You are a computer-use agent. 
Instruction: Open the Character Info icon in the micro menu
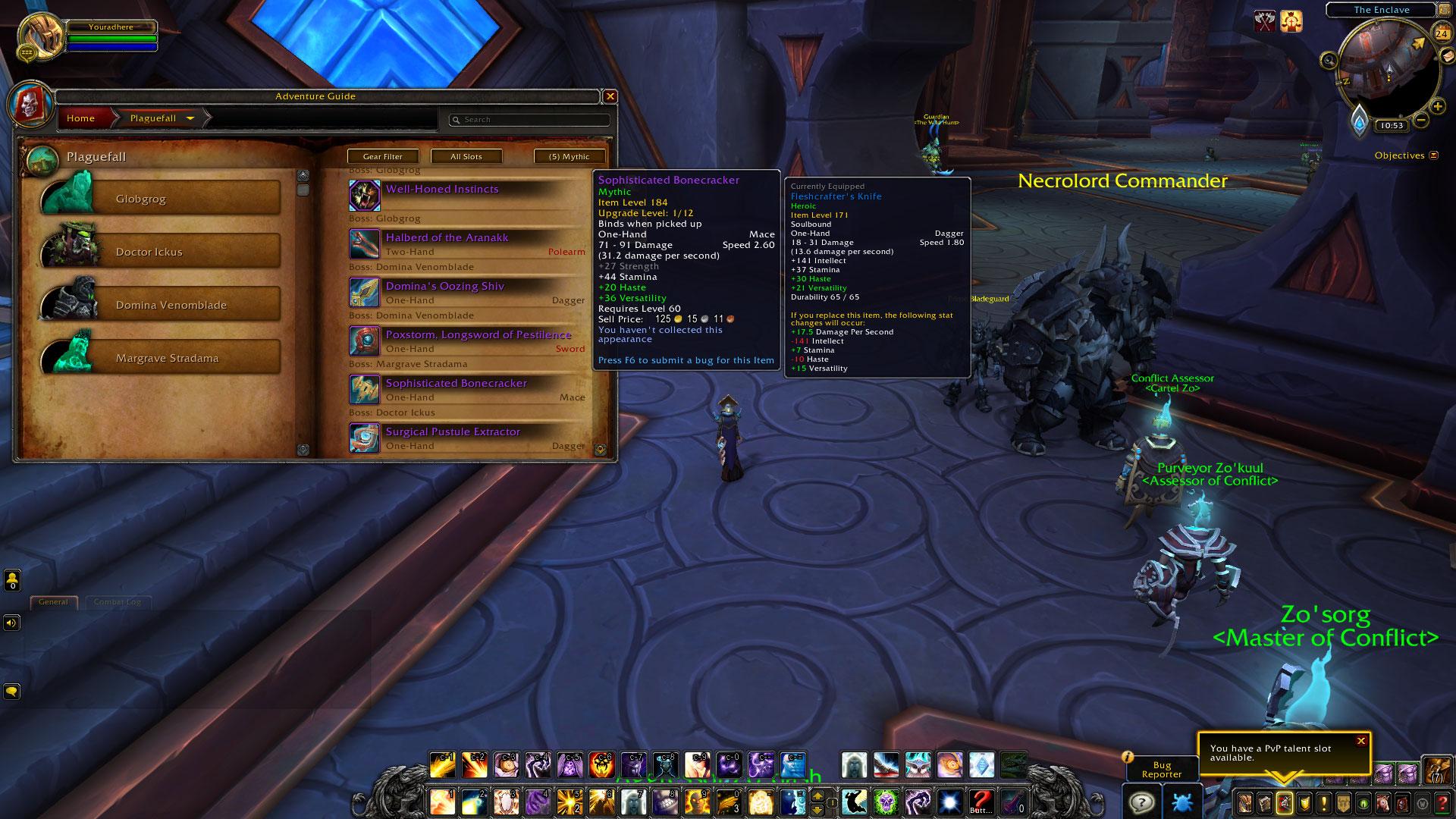[x=1245, y=802]
